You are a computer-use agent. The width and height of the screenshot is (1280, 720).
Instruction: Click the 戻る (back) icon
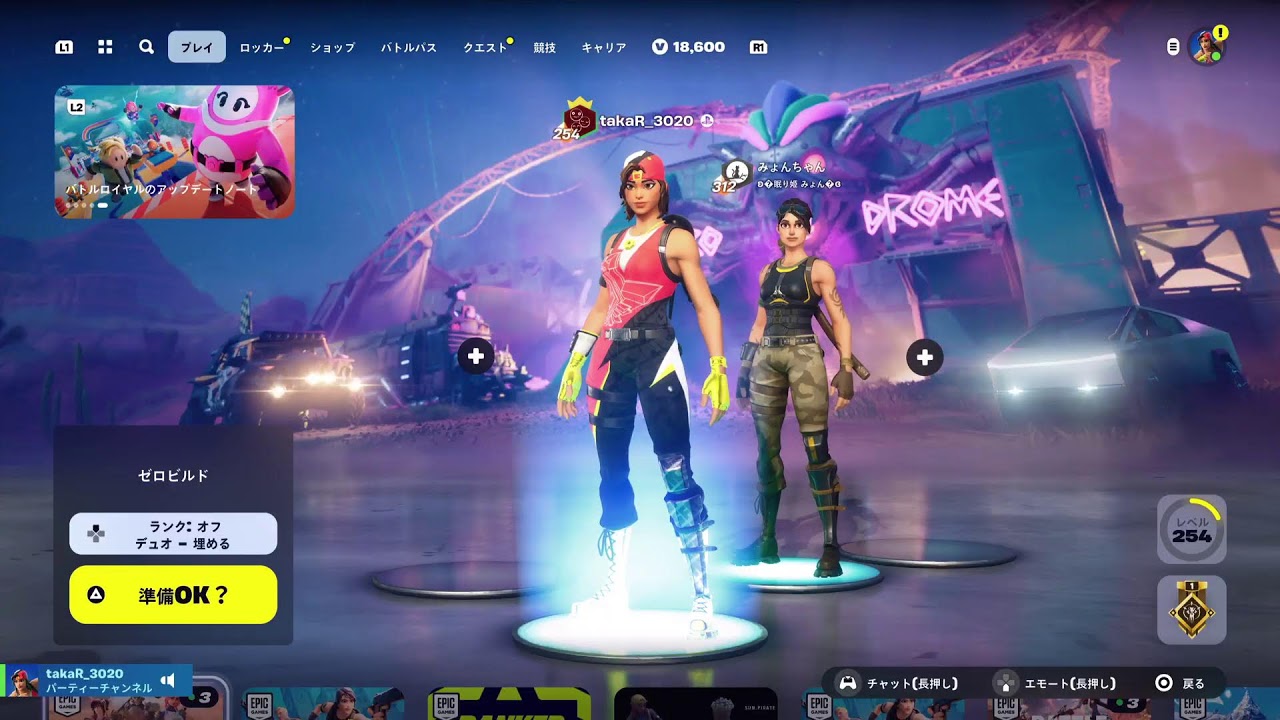(x=1163, y=681)
